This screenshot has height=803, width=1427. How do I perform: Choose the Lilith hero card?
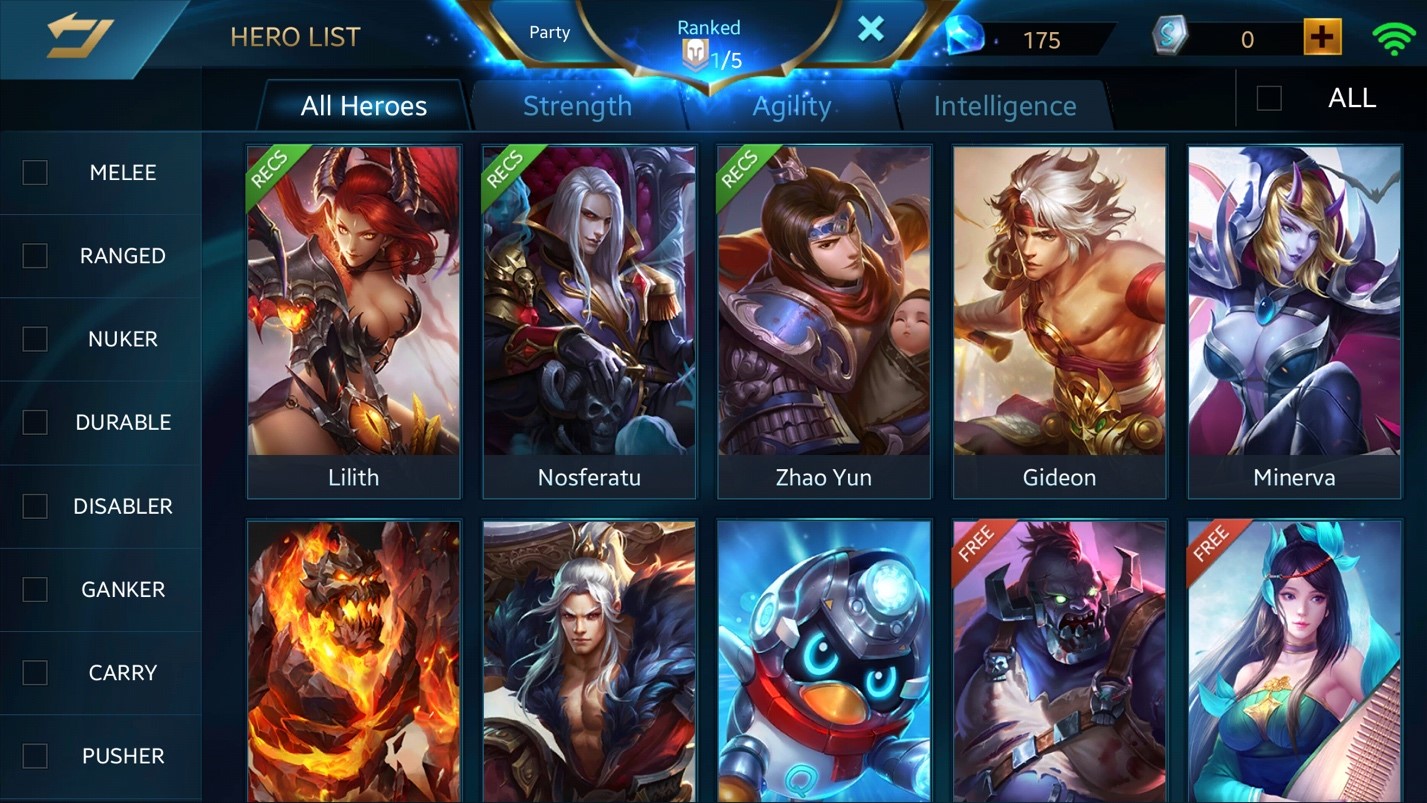(354, 322)
